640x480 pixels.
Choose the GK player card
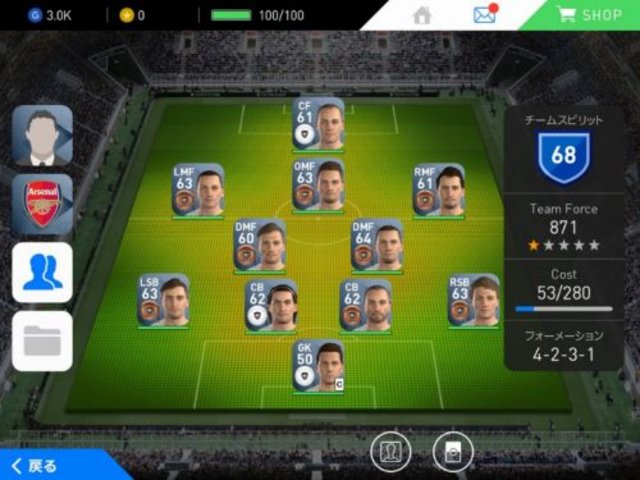(318, 367)
